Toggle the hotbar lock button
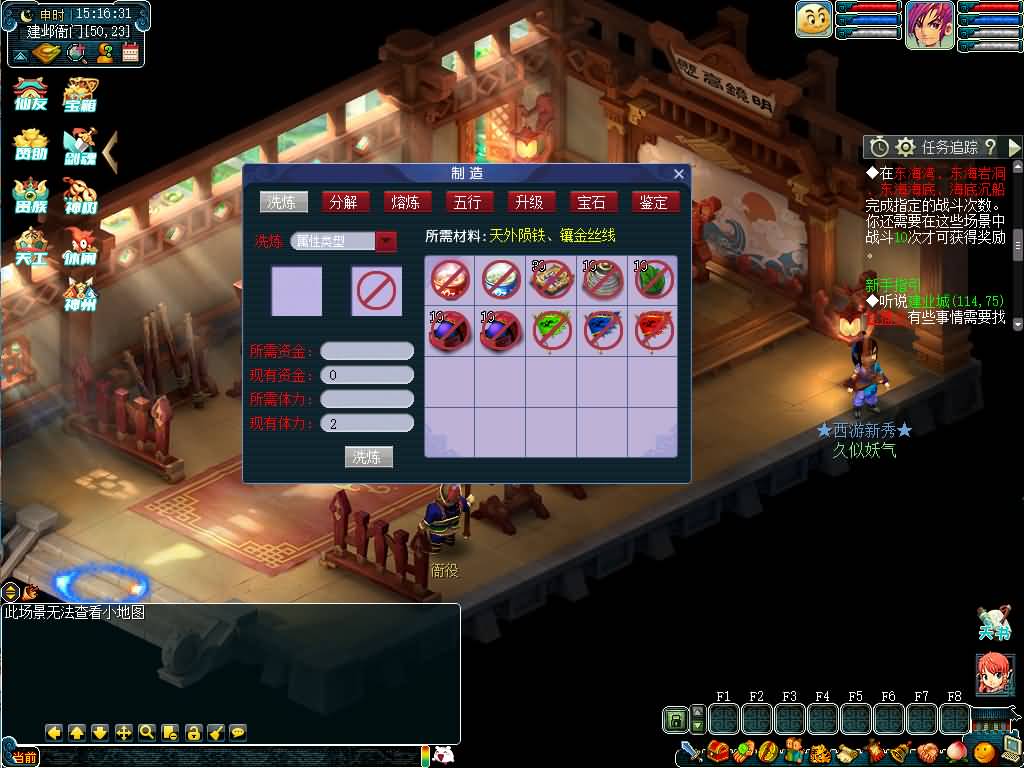The height and width of the screenshot is (768, 1024). point(675,719)
